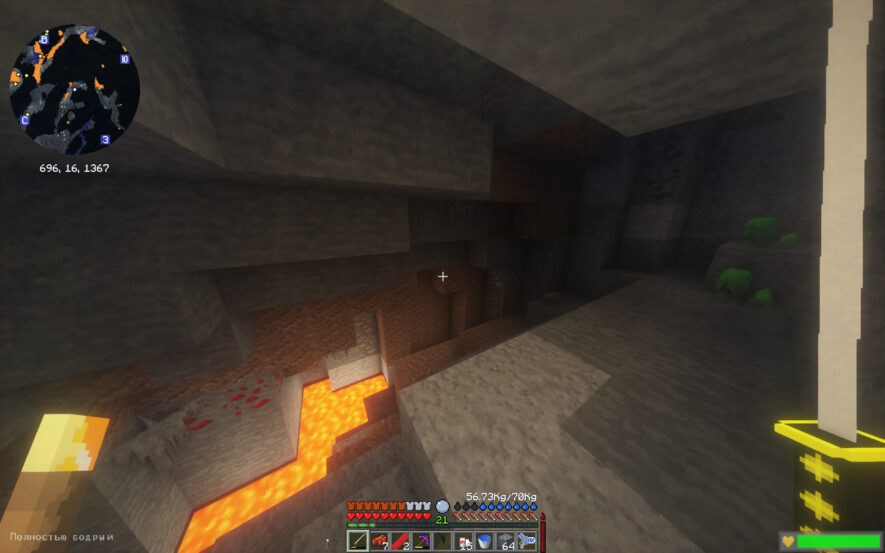This screenshot has width=885, height=553.
Task: Select the red item stack of 2
Action: pyautogui.click(x=400, y=541)
